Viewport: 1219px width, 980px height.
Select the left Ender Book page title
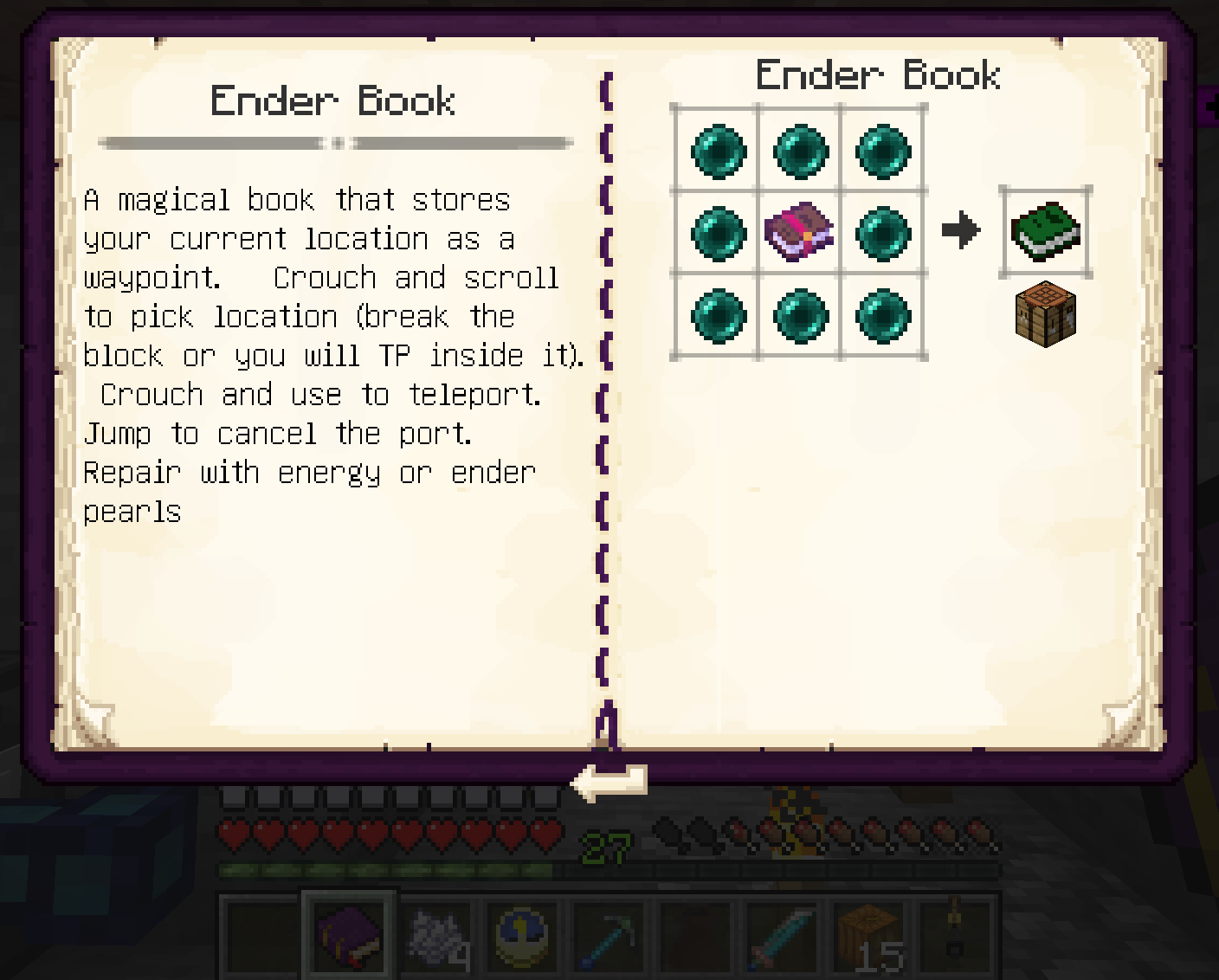(333, 100)
